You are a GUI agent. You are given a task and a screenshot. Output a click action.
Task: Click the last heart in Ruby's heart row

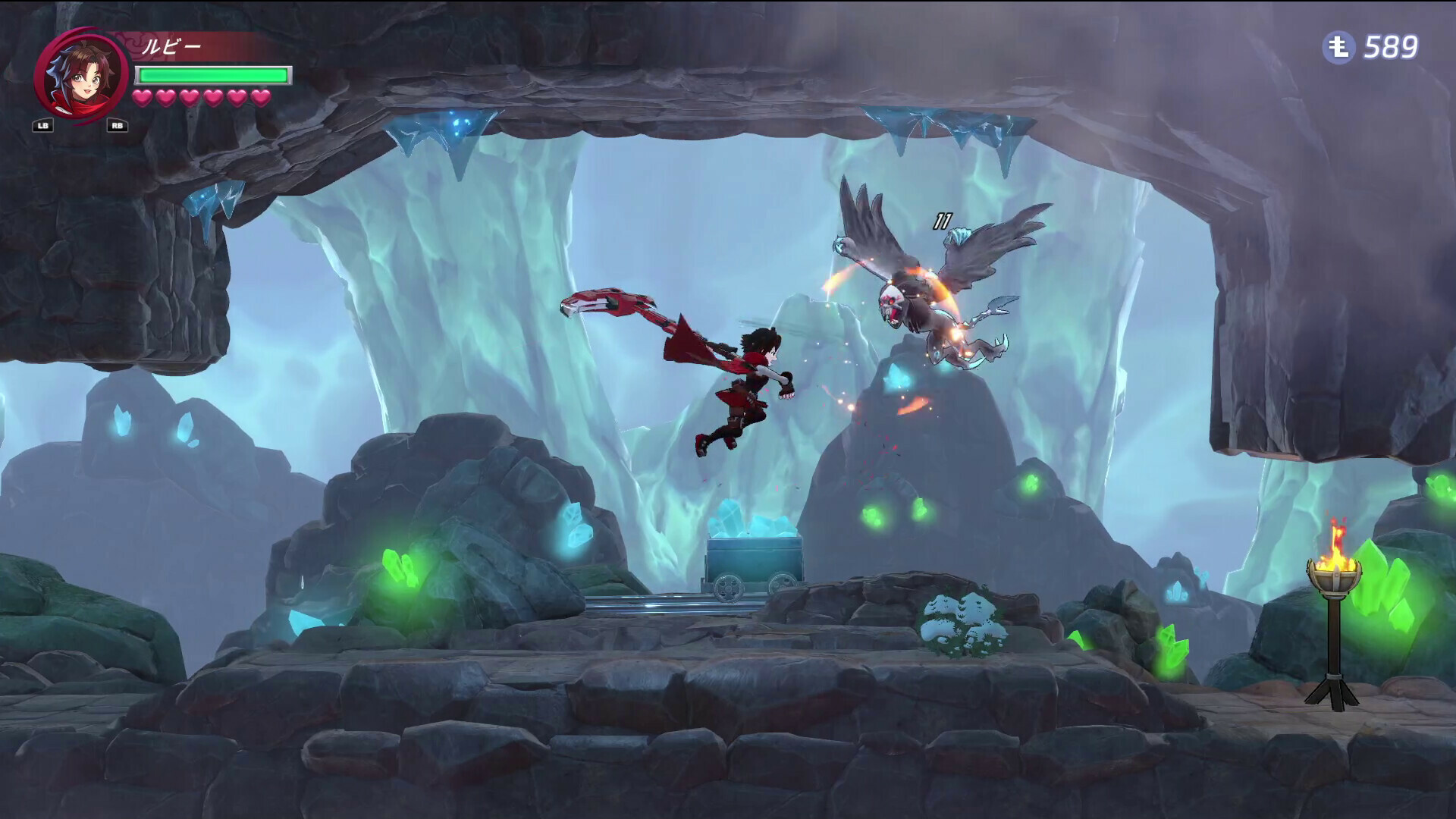click(x=262, y=98)
